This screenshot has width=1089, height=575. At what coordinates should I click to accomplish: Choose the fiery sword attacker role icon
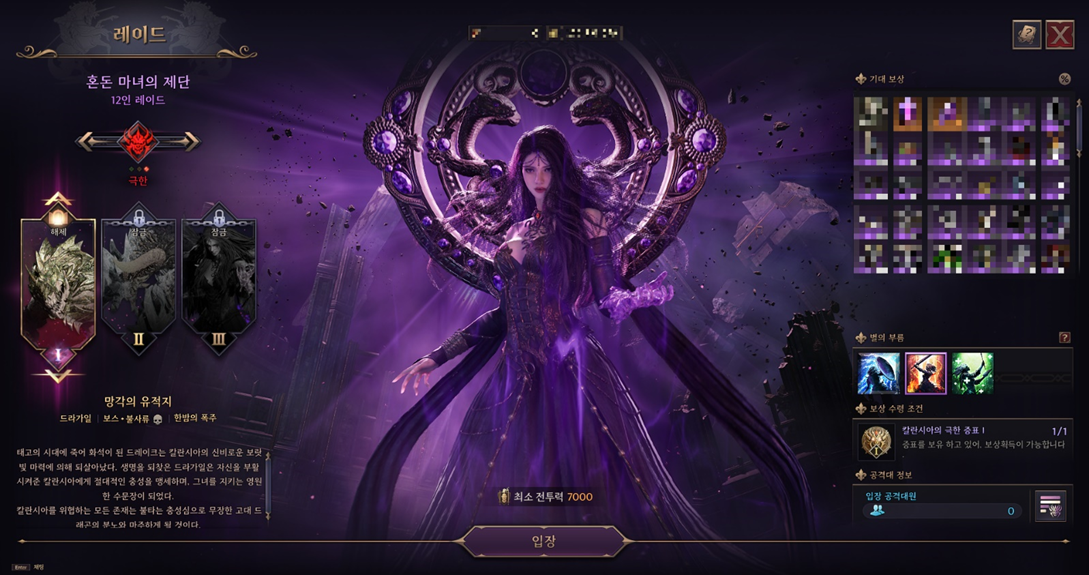pos(925,373)
